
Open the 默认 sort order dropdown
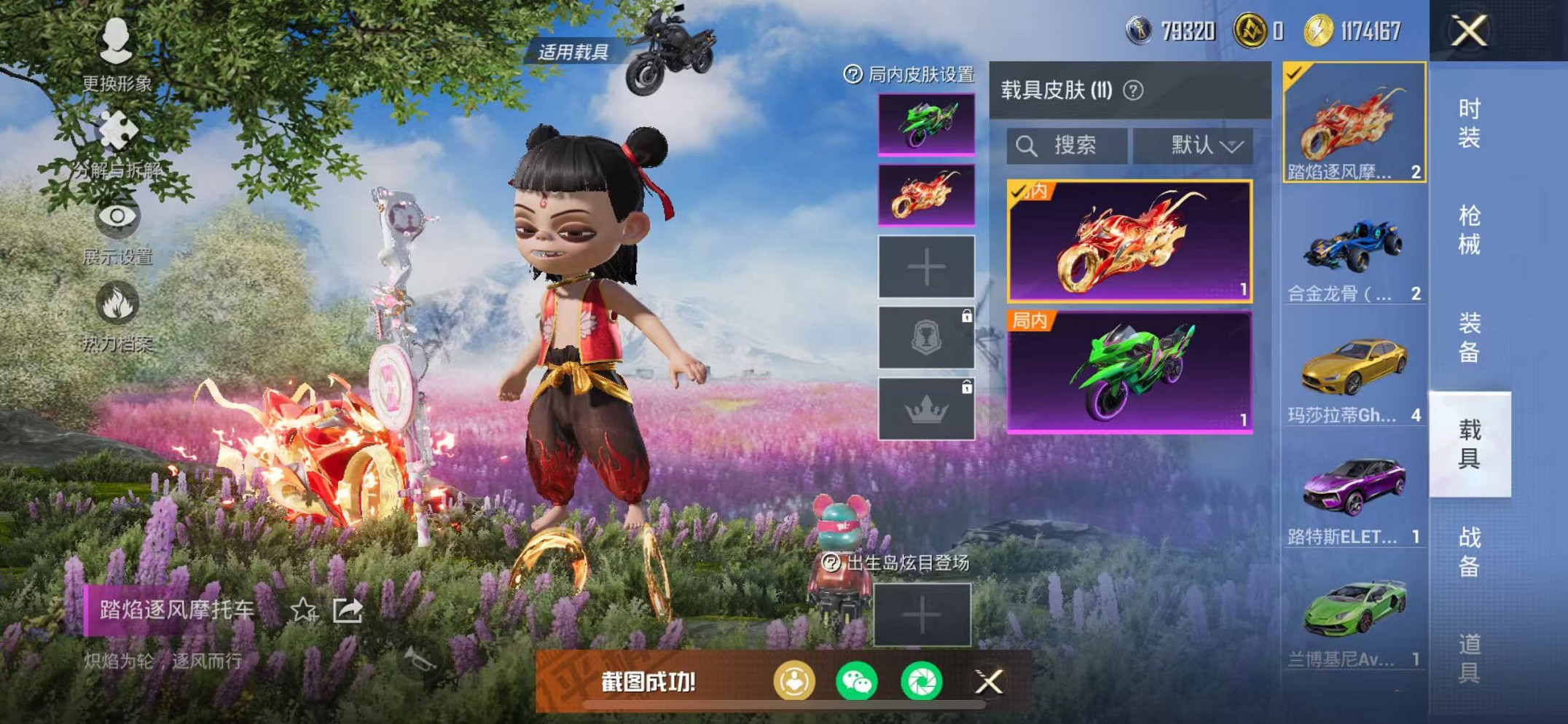pyautogui.click(x=1195, y=146)
